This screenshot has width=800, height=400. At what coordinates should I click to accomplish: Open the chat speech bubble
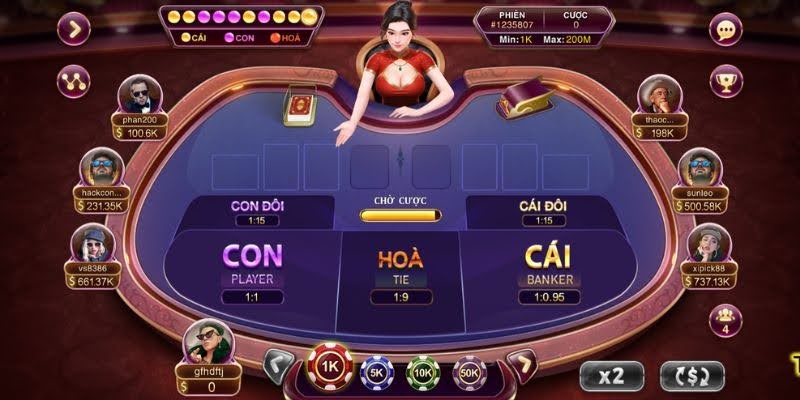(726, 28)
